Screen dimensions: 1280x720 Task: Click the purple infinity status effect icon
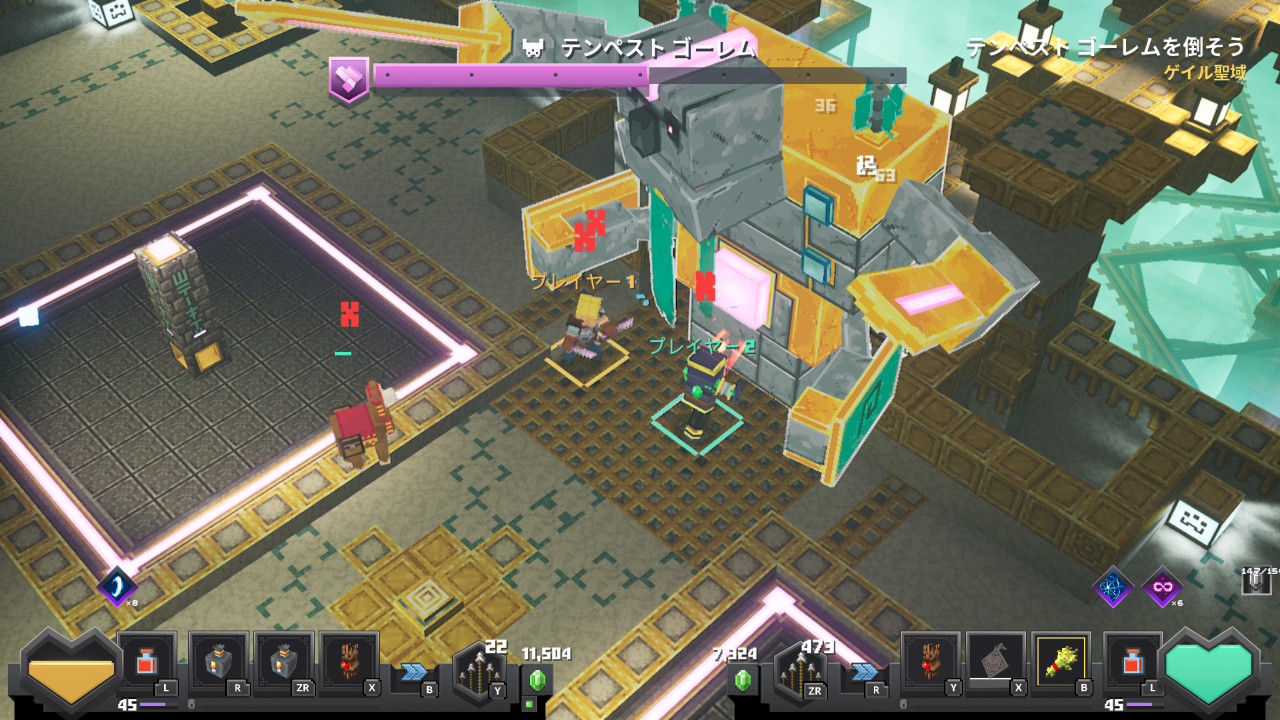pos(1162,586)
